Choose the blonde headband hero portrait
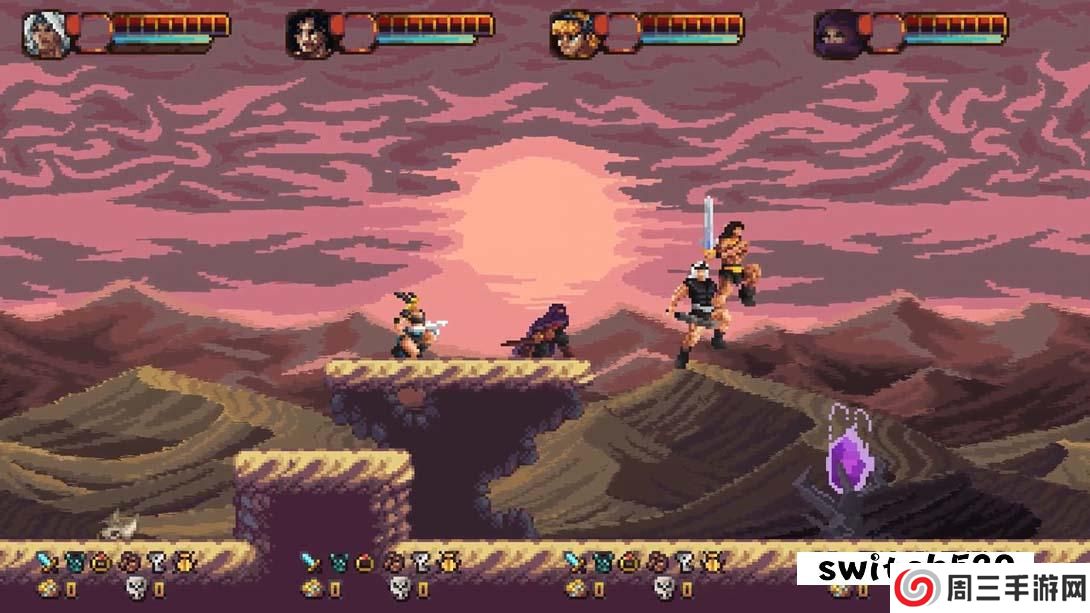The width and height of the screenshot is (1090, 613). [x=570, y=33]
